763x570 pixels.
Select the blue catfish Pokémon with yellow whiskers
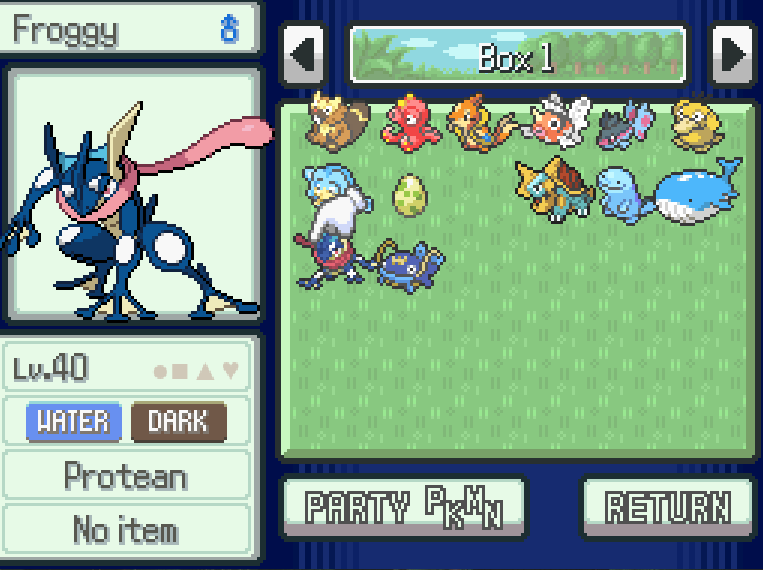(x=410, y=264)
